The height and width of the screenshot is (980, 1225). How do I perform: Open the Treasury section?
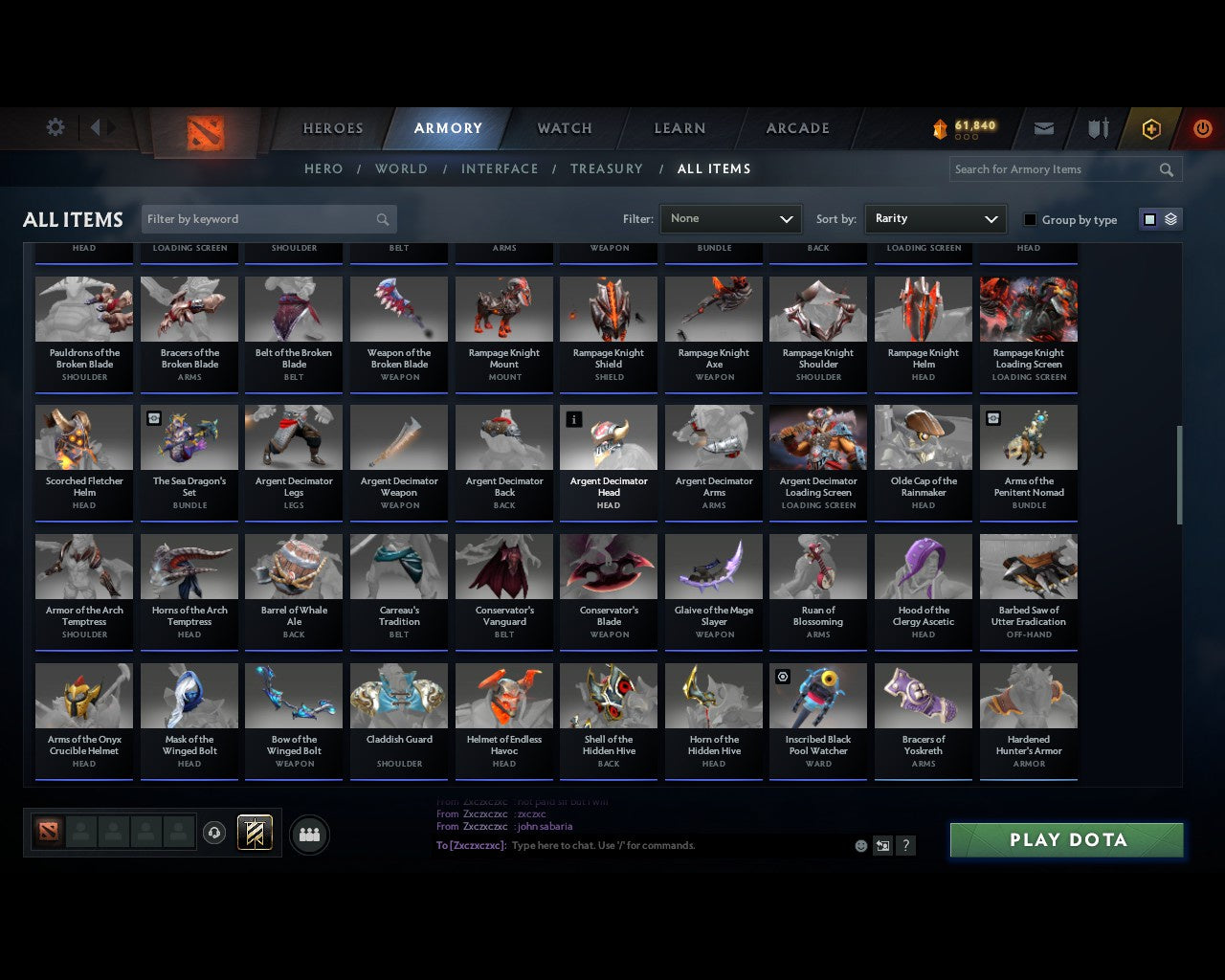click(x=607, y=168)
